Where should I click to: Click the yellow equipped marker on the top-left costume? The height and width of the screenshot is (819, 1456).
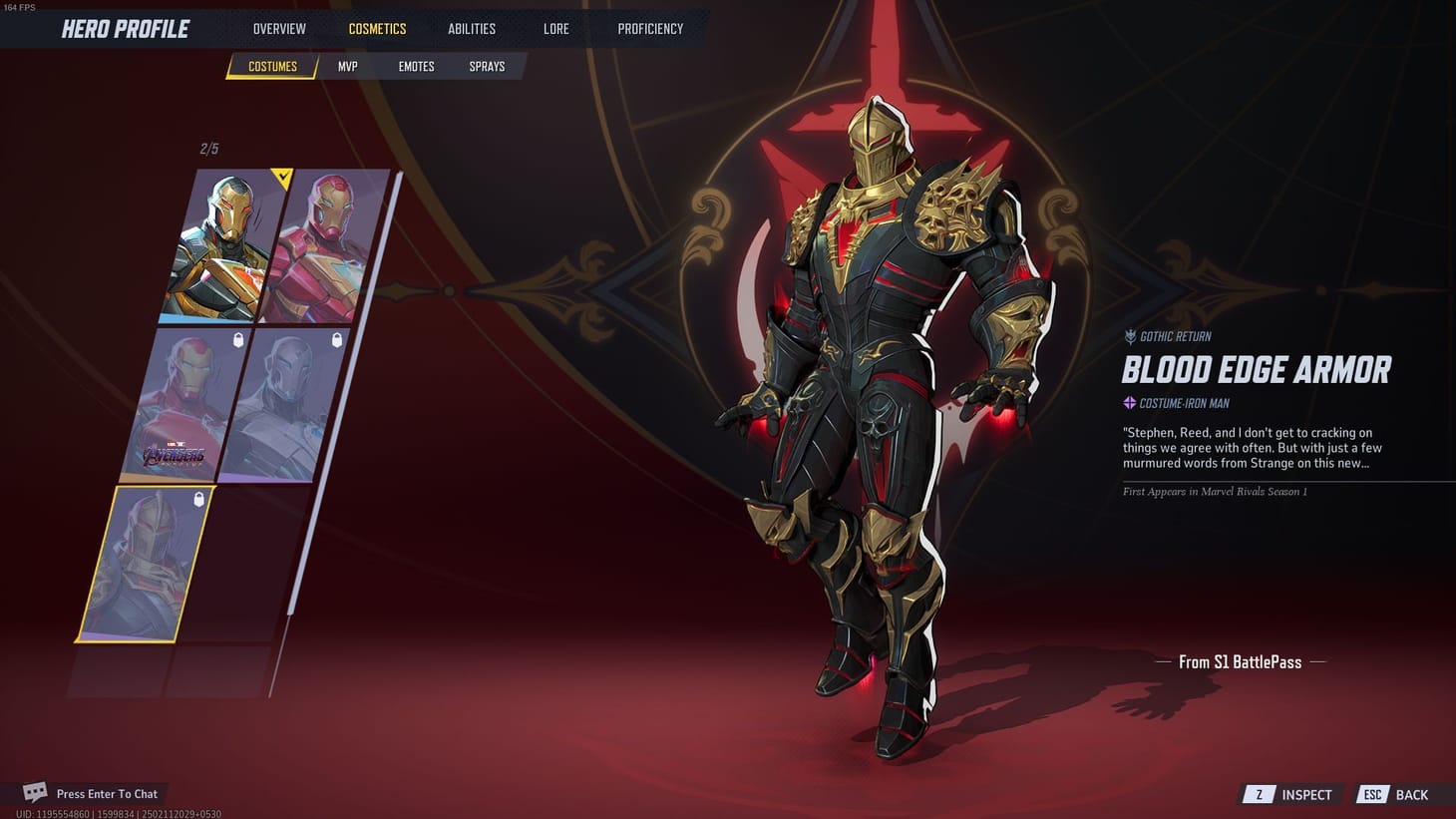(x=282, y=180)
